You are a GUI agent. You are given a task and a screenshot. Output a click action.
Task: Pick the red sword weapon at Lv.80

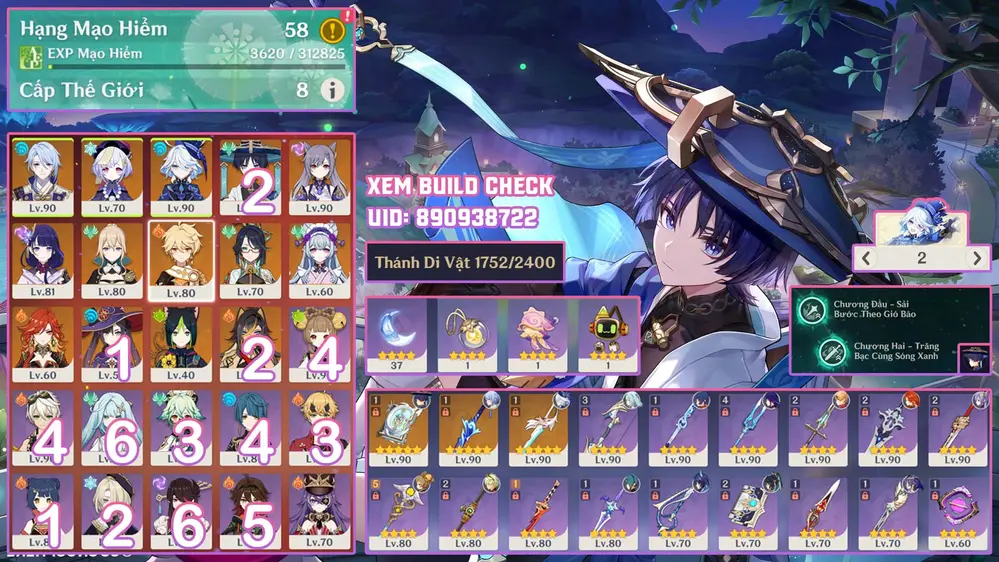tap(538, 509)
